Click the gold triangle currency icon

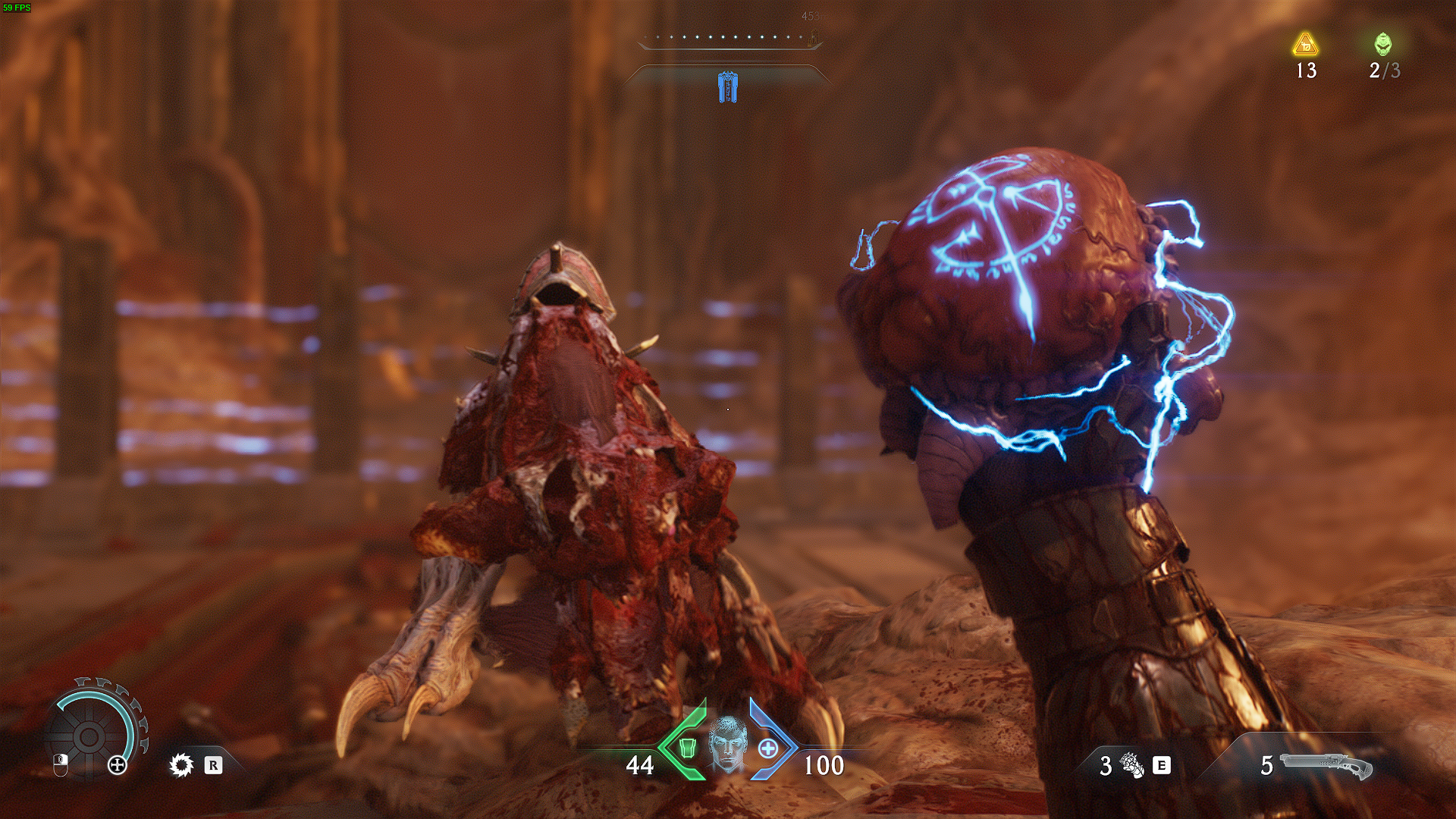click(x=1305, y=45)
